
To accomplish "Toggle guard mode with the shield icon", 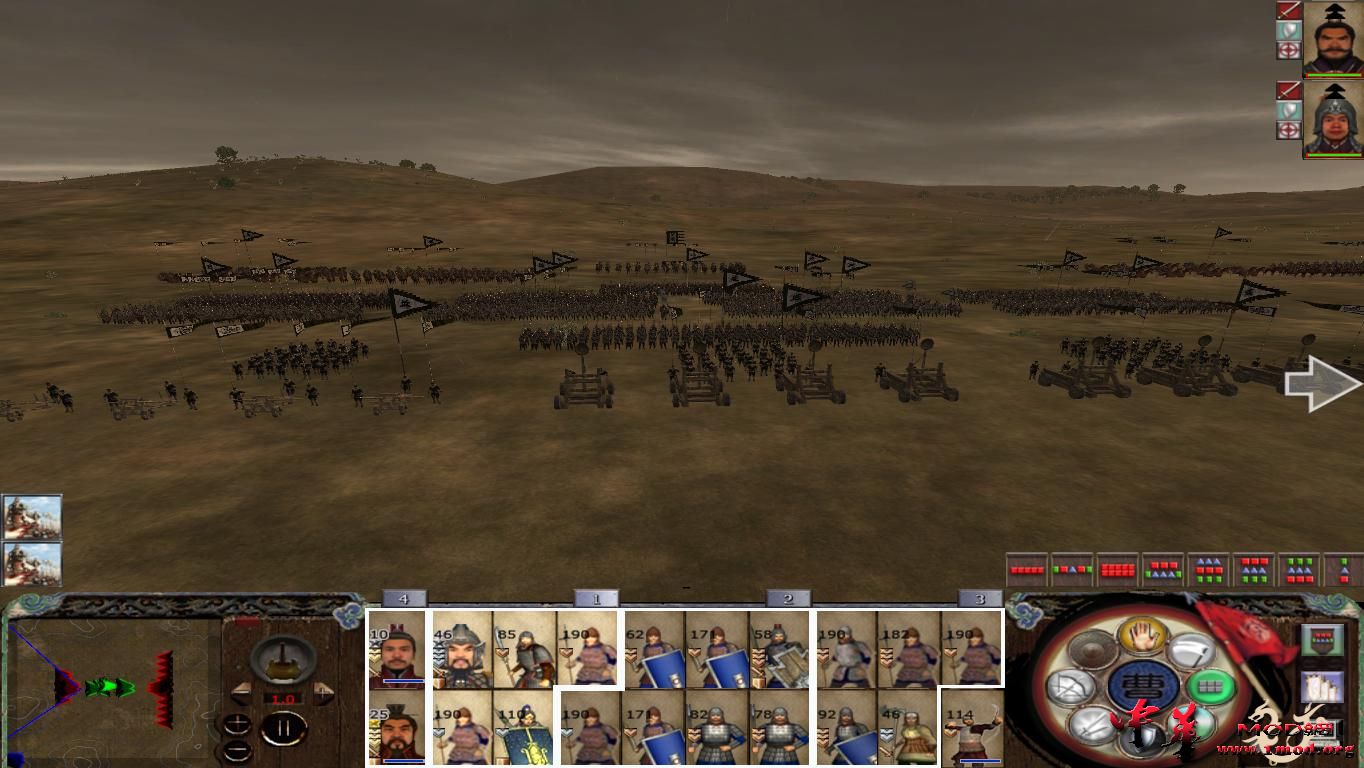I will coord(1145,735).
